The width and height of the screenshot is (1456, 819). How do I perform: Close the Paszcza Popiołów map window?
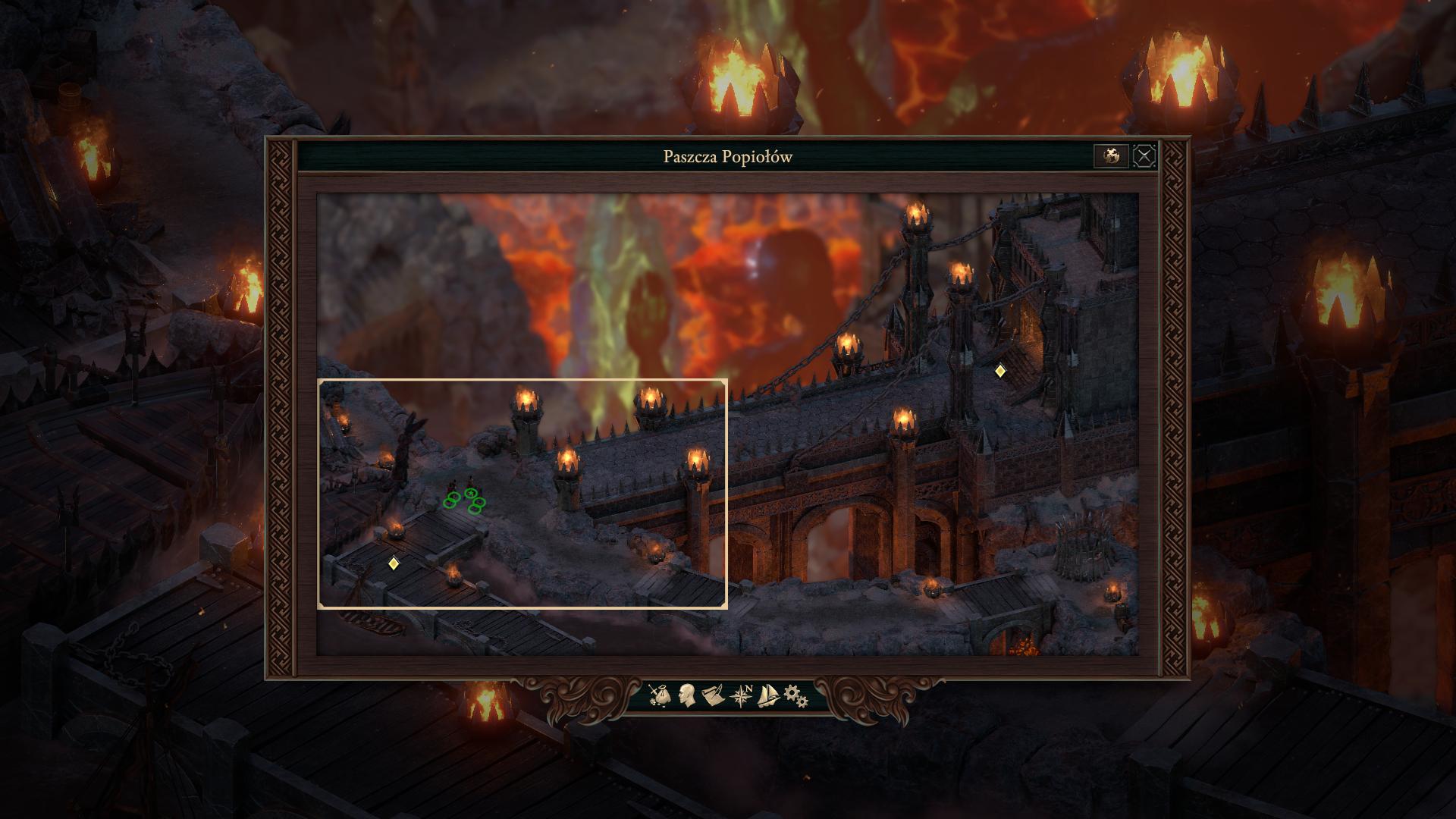pos(1144,156)
